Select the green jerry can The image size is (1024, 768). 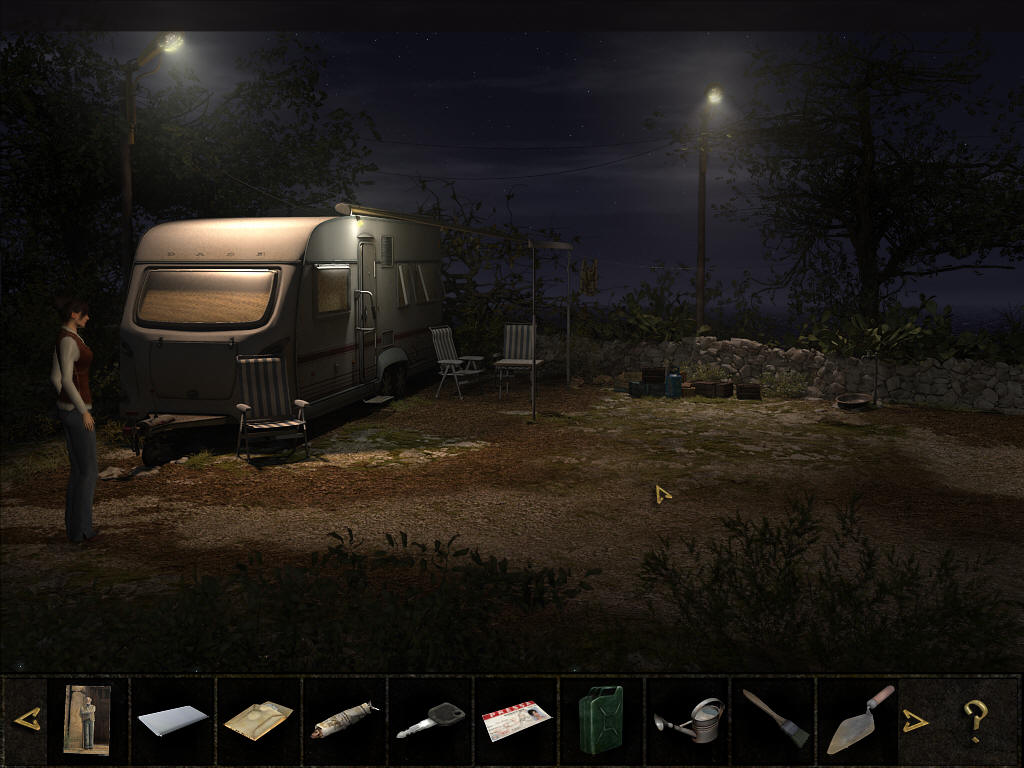pos(601,720)
